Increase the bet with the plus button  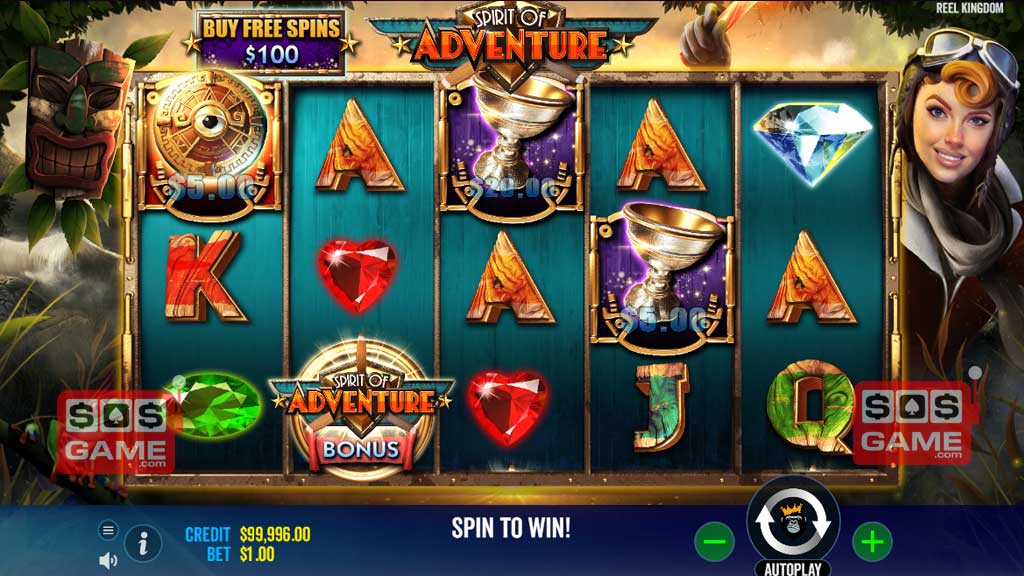(x=872, y=542)
